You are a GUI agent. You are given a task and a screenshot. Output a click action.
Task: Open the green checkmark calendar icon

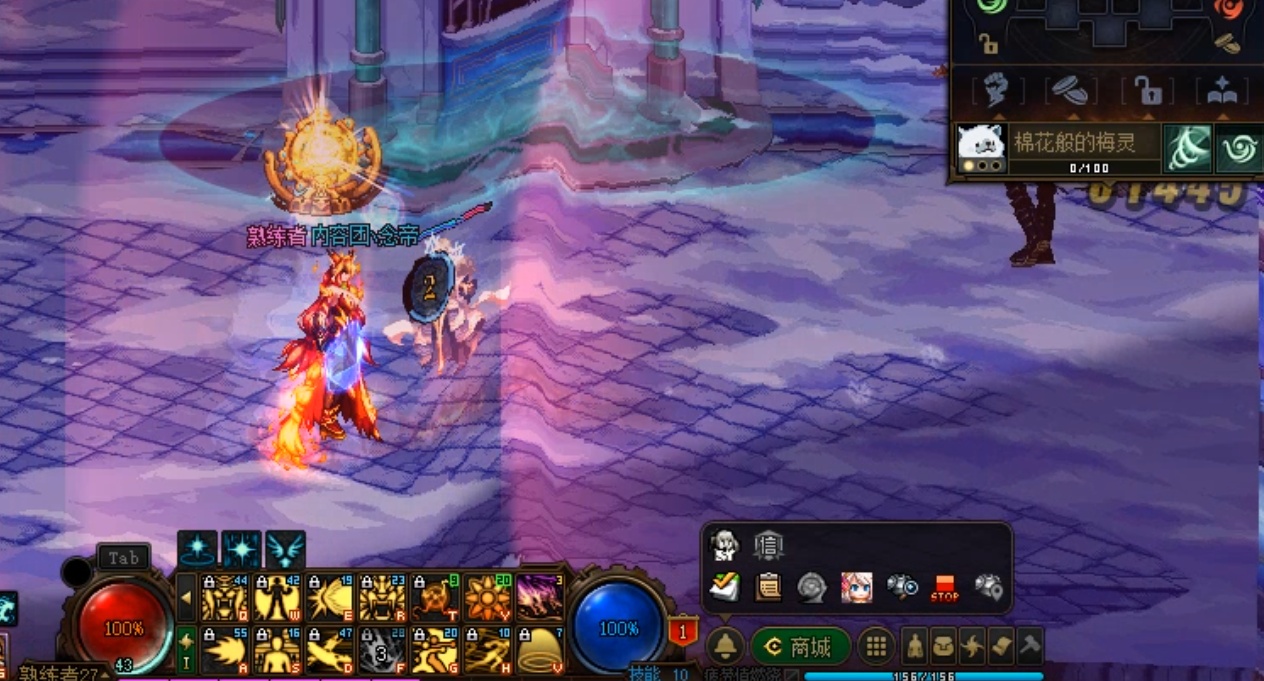point(724,588)
